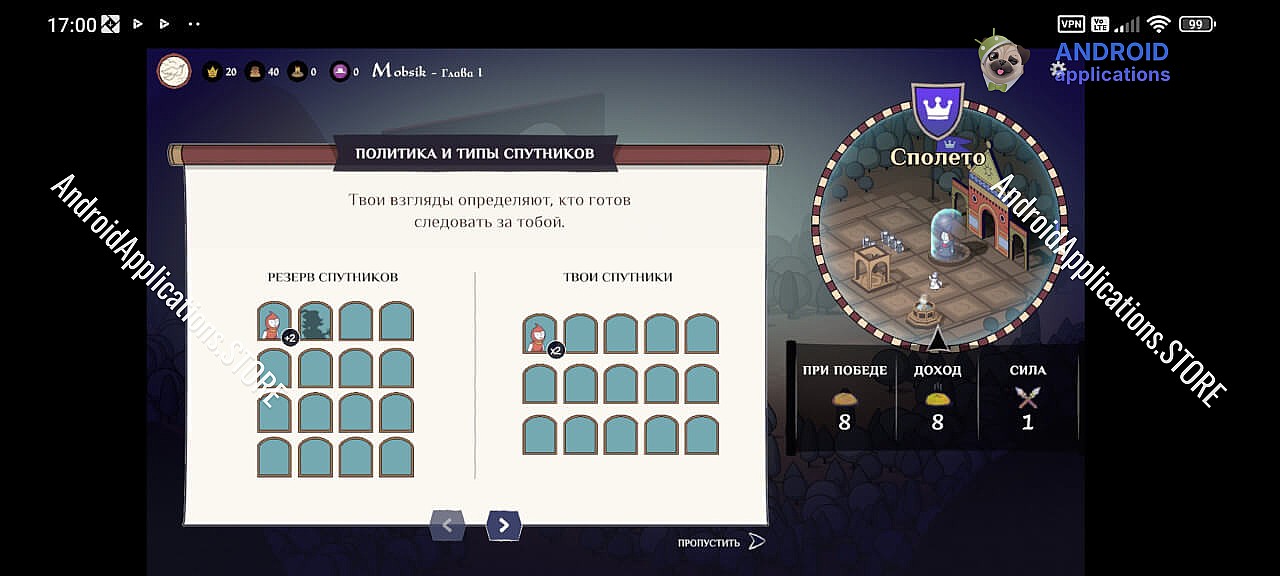
Task: Select the red companion under Твои спутники
Action: point(540,334)
